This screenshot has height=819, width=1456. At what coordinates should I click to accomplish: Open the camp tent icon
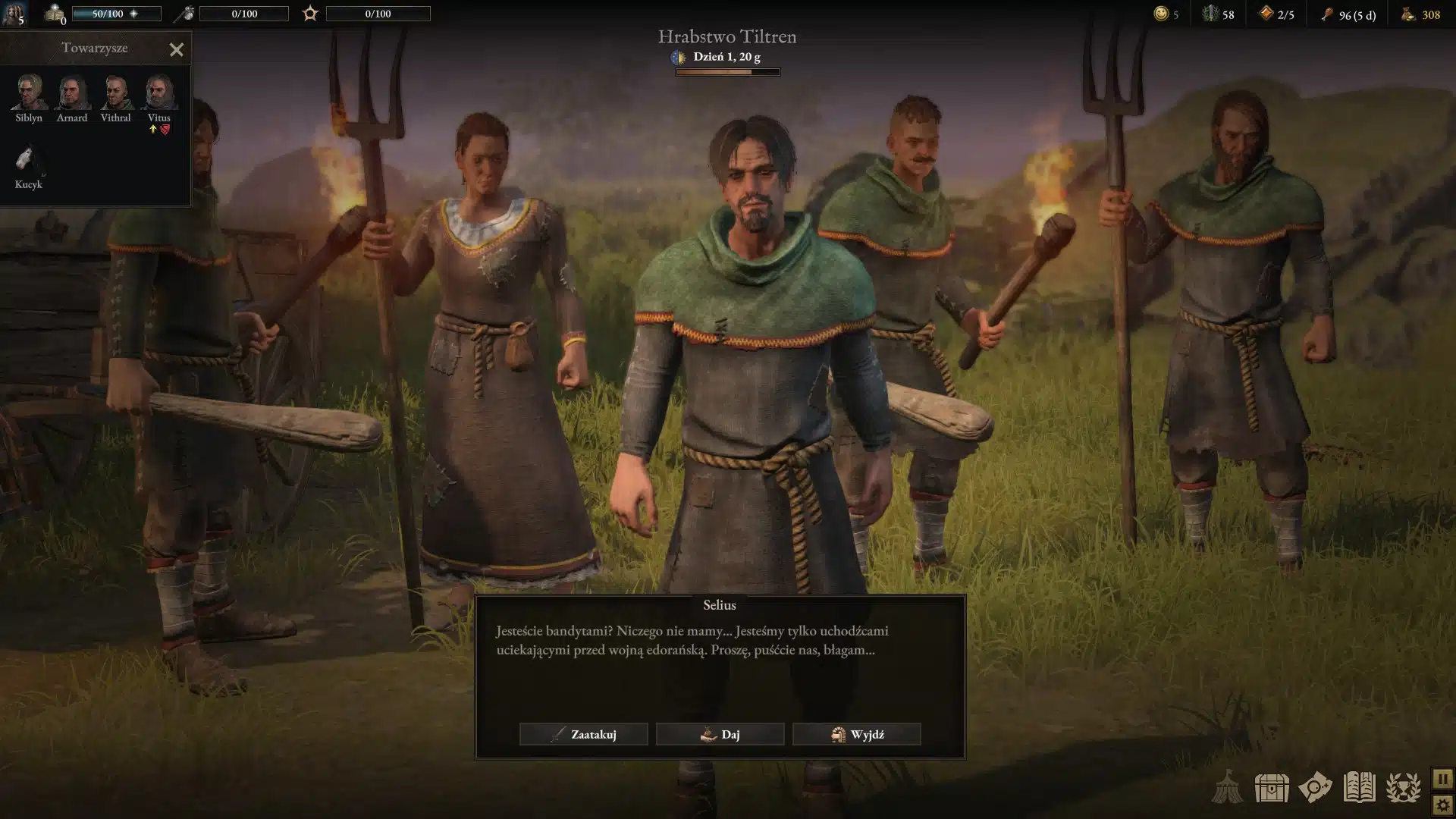coord(1226,788)
